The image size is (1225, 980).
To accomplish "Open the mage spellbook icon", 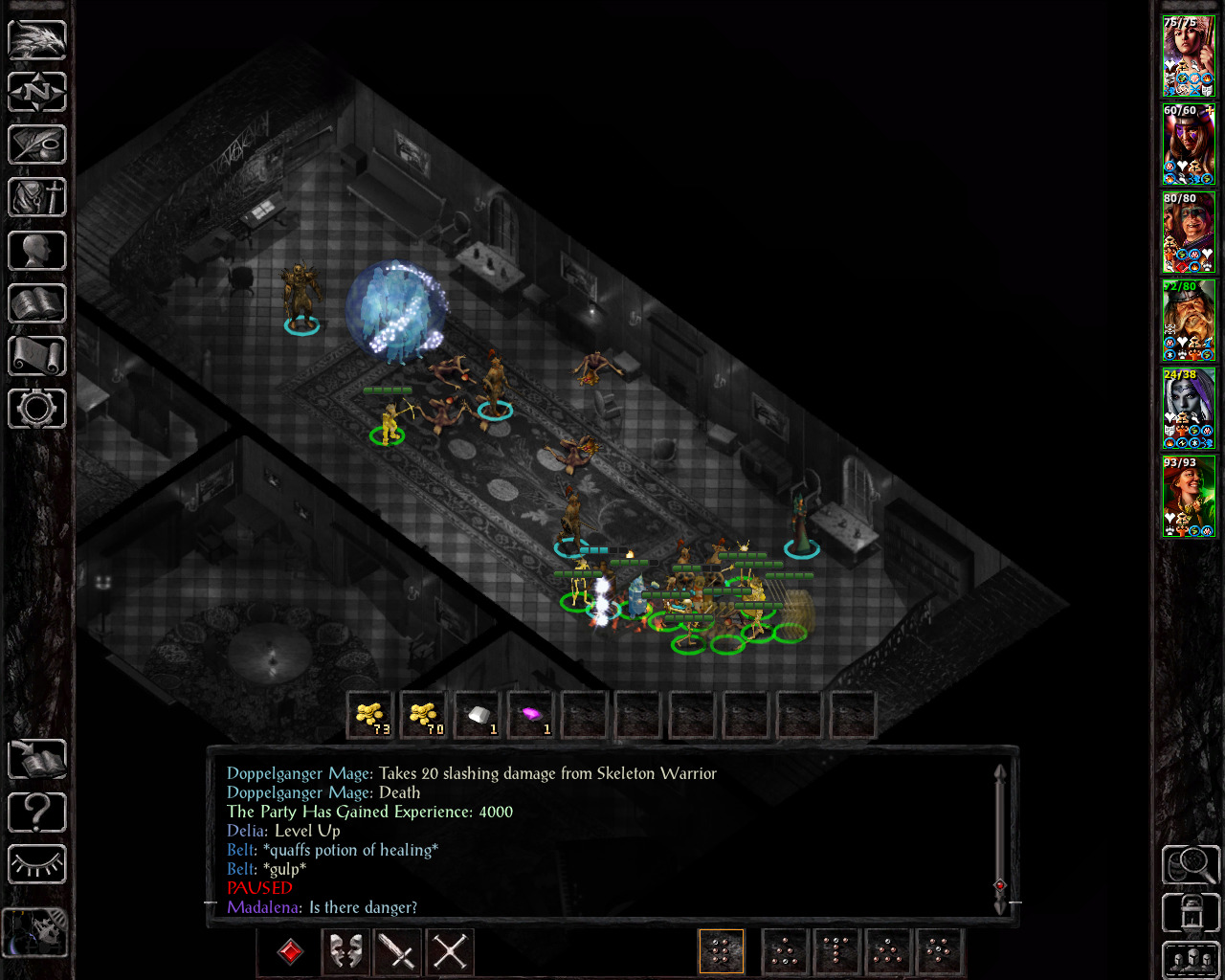I will coord(37,303).
